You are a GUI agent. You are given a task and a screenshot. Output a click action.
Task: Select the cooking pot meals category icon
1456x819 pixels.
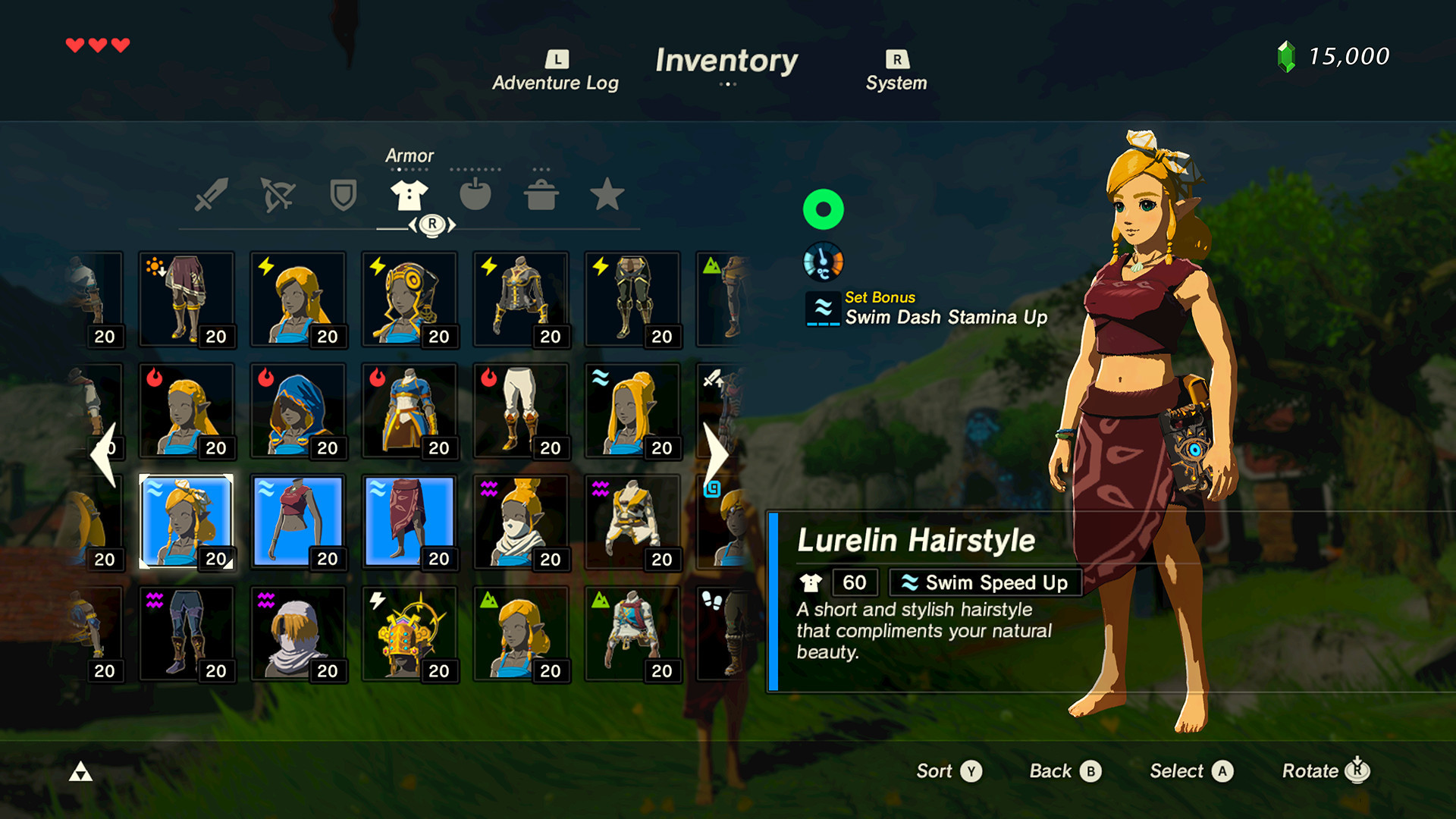coord(541,196)
